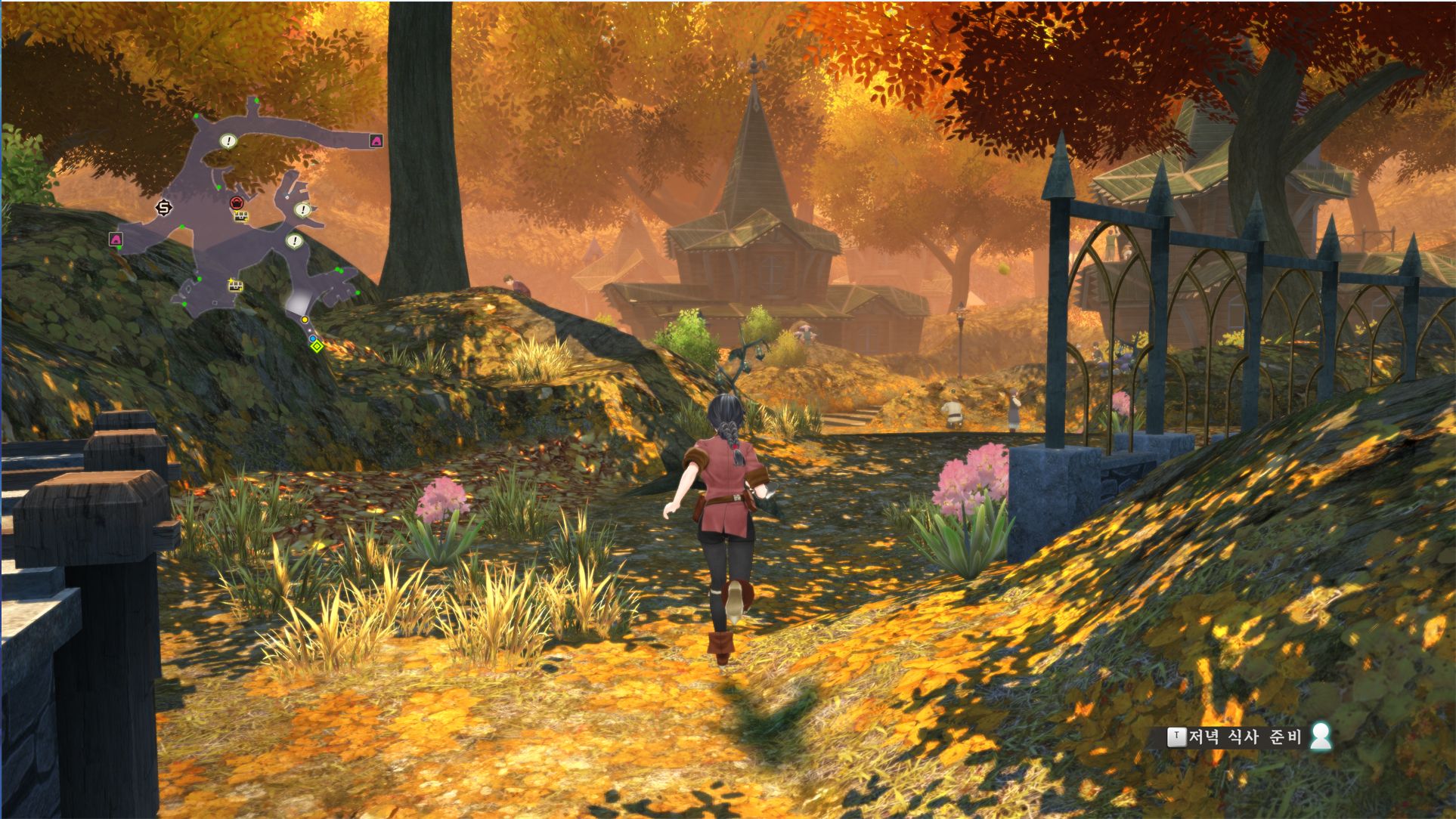The height and width of the screenshot is (819, 1456).
Task: Click the blue dot marker on the minimap
Action: [x=312, y=340]
